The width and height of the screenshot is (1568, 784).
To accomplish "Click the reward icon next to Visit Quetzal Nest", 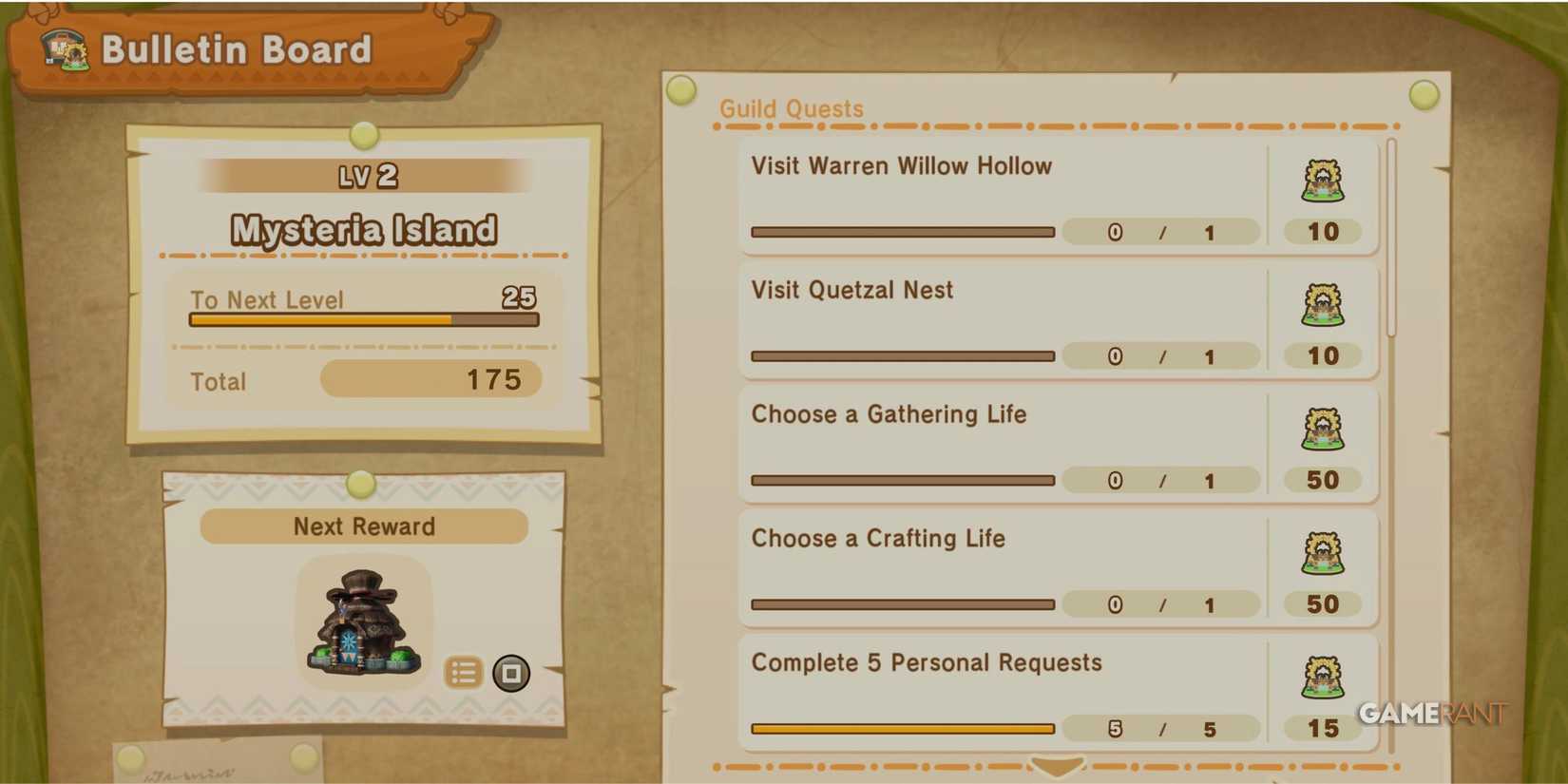I will (1323, 305).
